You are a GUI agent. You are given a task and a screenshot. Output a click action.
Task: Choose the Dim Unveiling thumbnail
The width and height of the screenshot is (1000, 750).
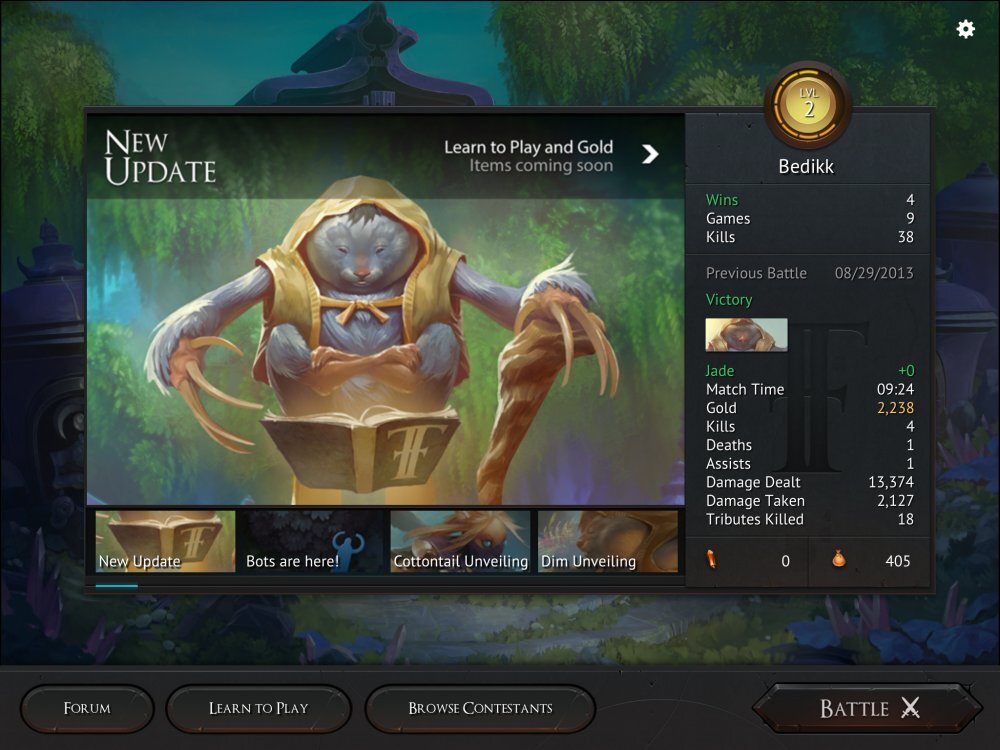(608, 541)
